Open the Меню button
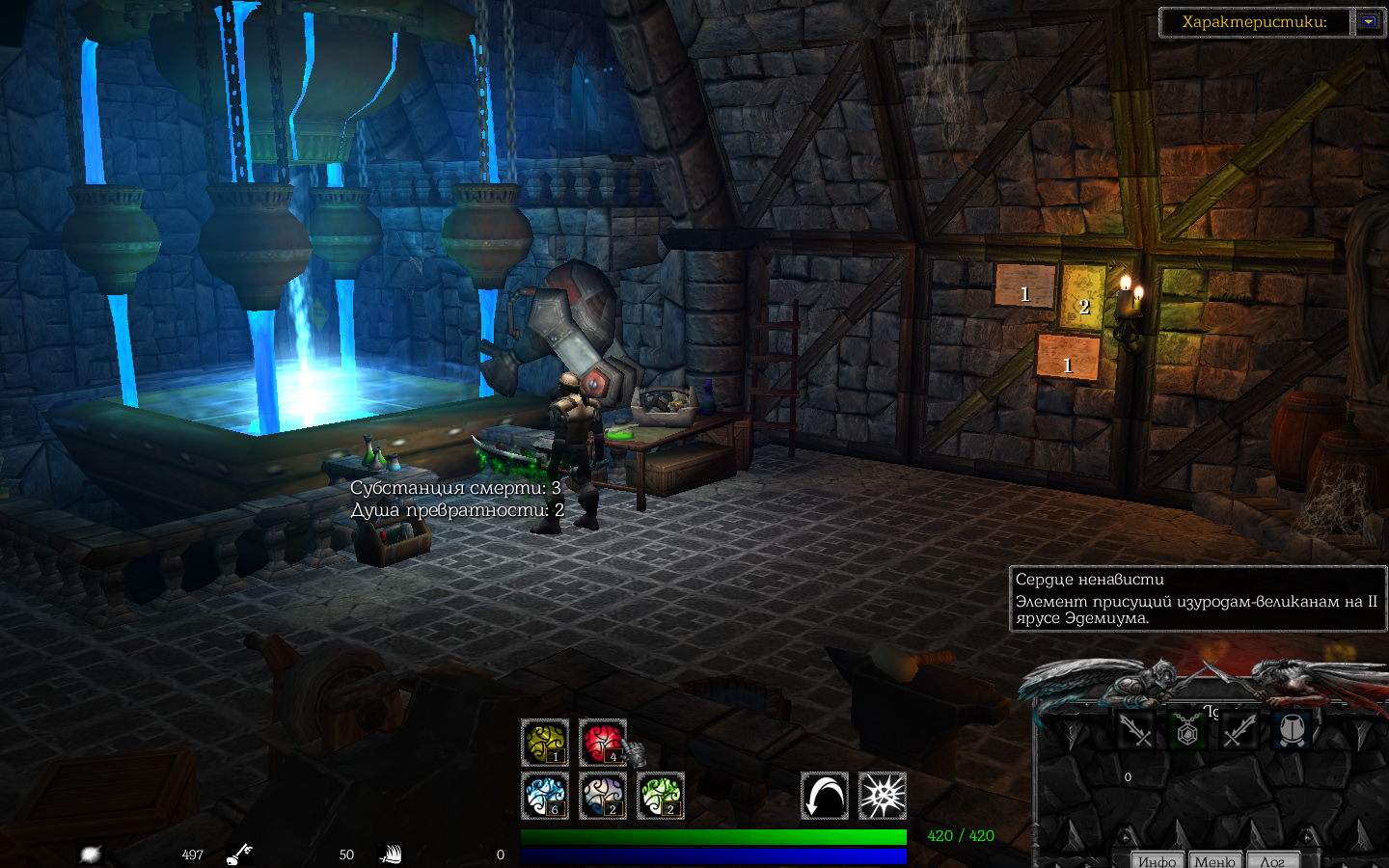The image size is (1389, 868). (x=1214, y=860)
